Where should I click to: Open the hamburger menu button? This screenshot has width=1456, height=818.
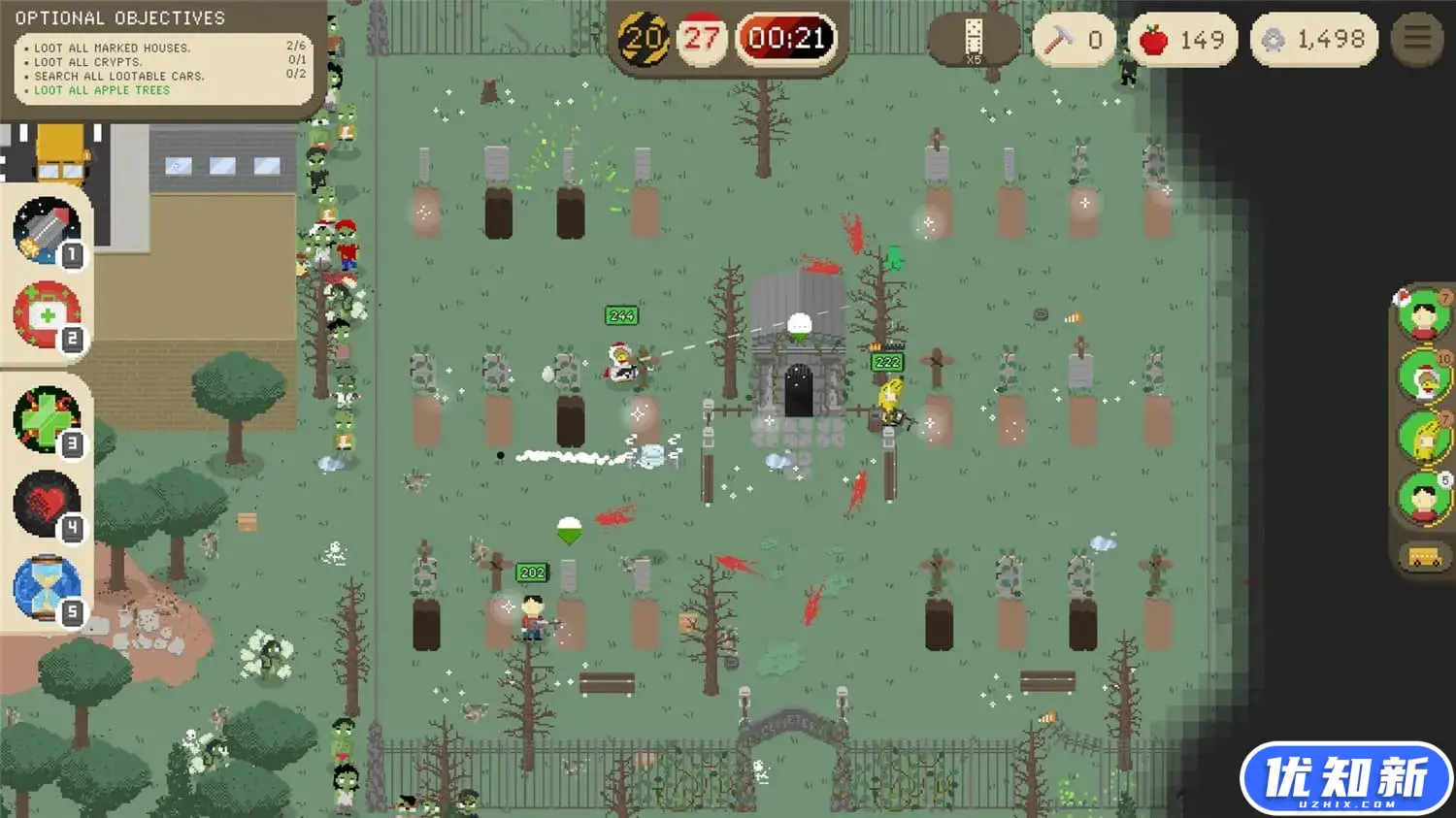click(1416, 39)
